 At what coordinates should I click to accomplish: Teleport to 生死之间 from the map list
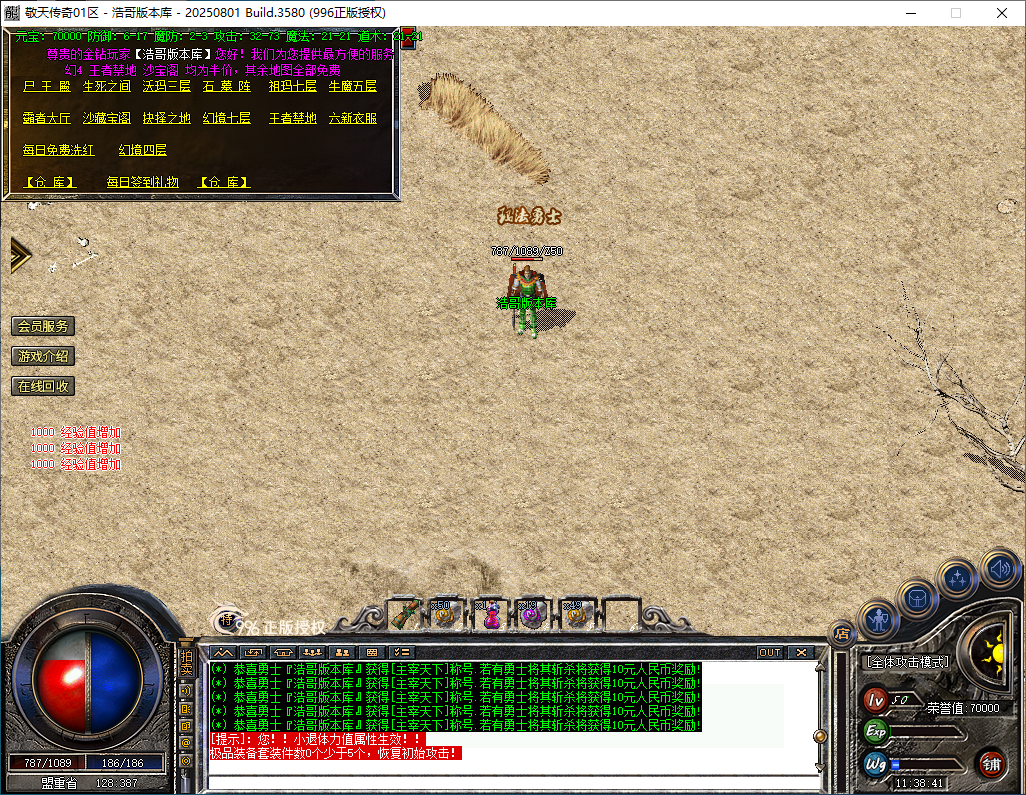[106, 87]
